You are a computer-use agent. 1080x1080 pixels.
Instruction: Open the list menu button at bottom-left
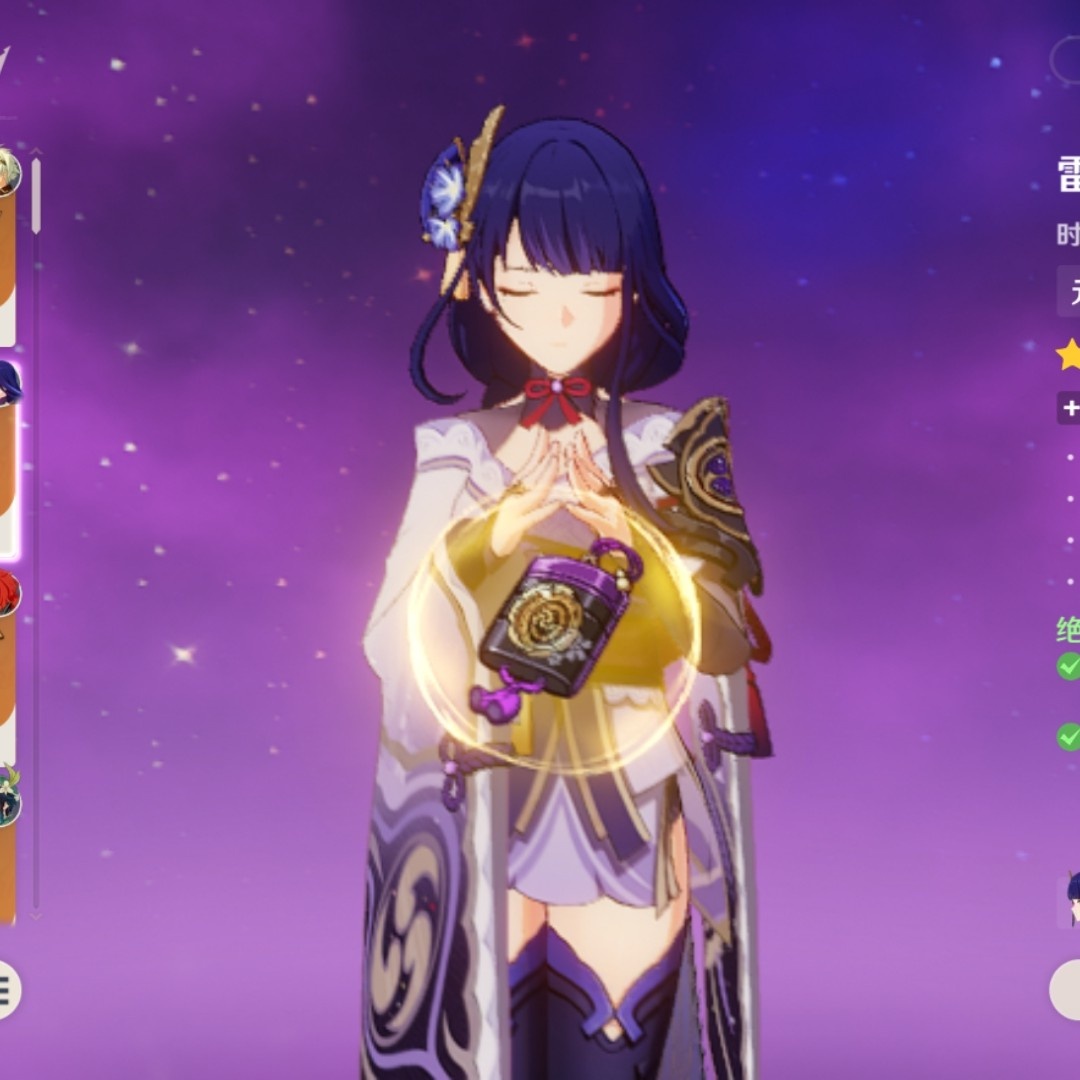[x=6, y=990]
